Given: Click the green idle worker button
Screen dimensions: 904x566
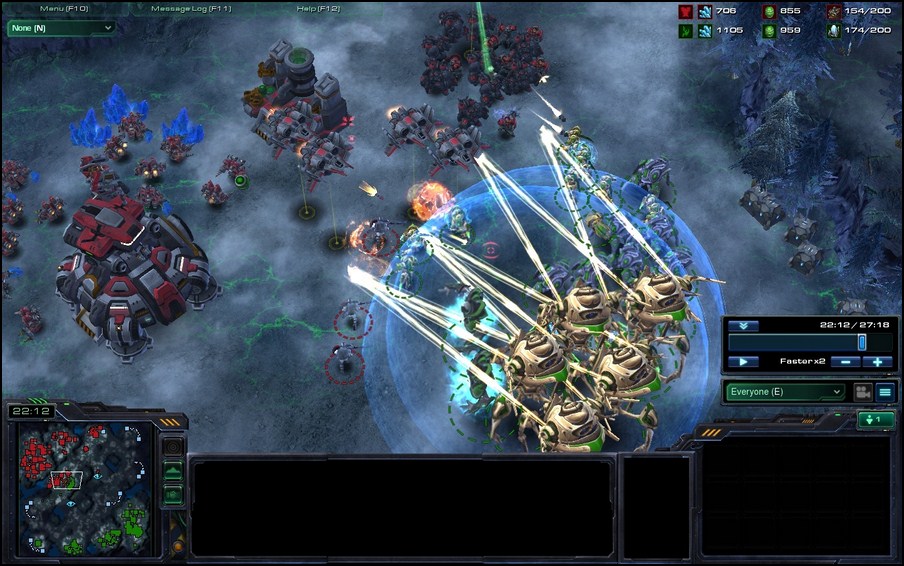Looking at the screenshot, I should (x=875, y=420).
